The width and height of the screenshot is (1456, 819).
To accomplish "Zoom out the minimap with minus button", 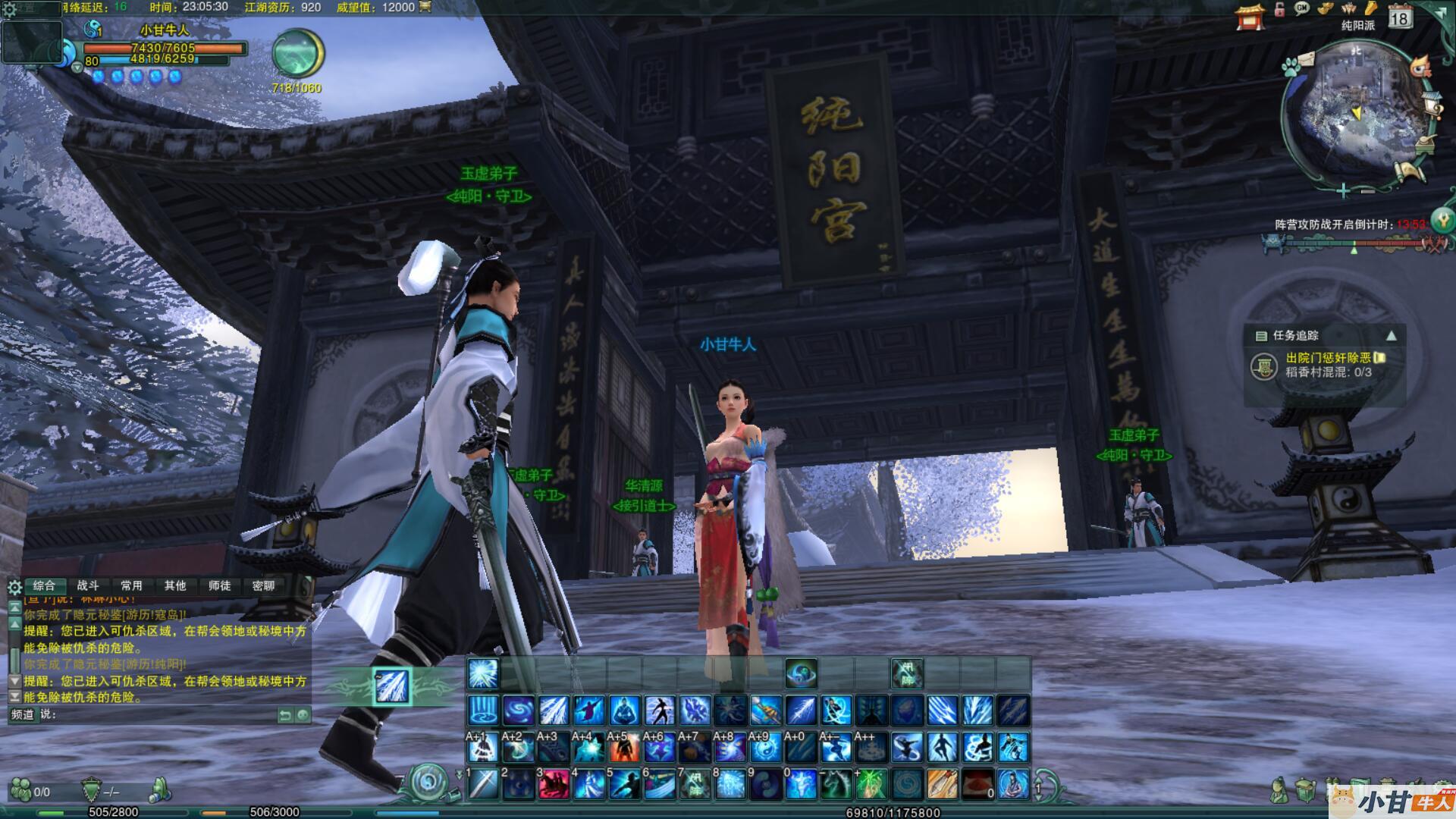I will click(1367, 192).
